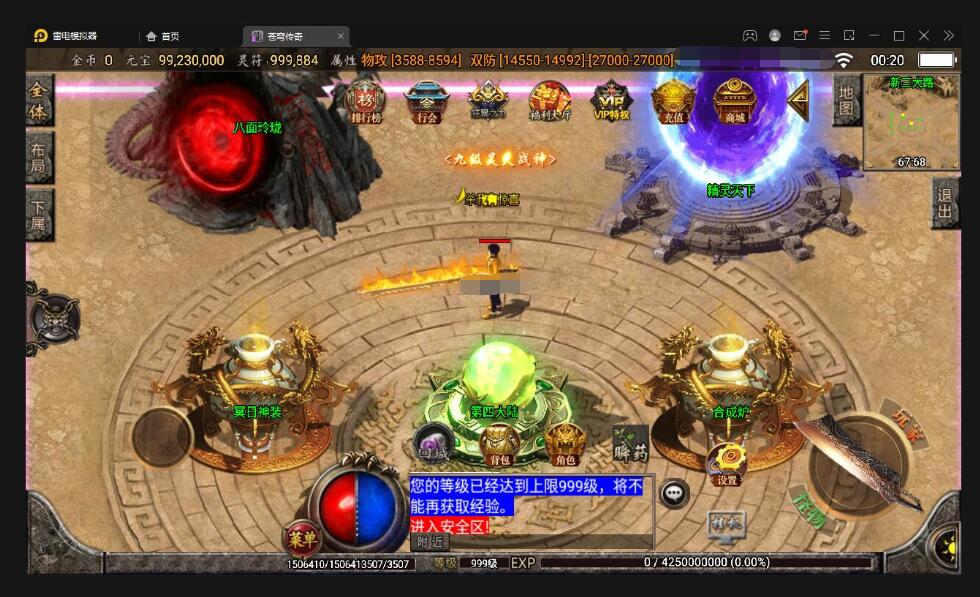
Task: Open VIP特权 privileges
Action: click(x=611, y=101)
